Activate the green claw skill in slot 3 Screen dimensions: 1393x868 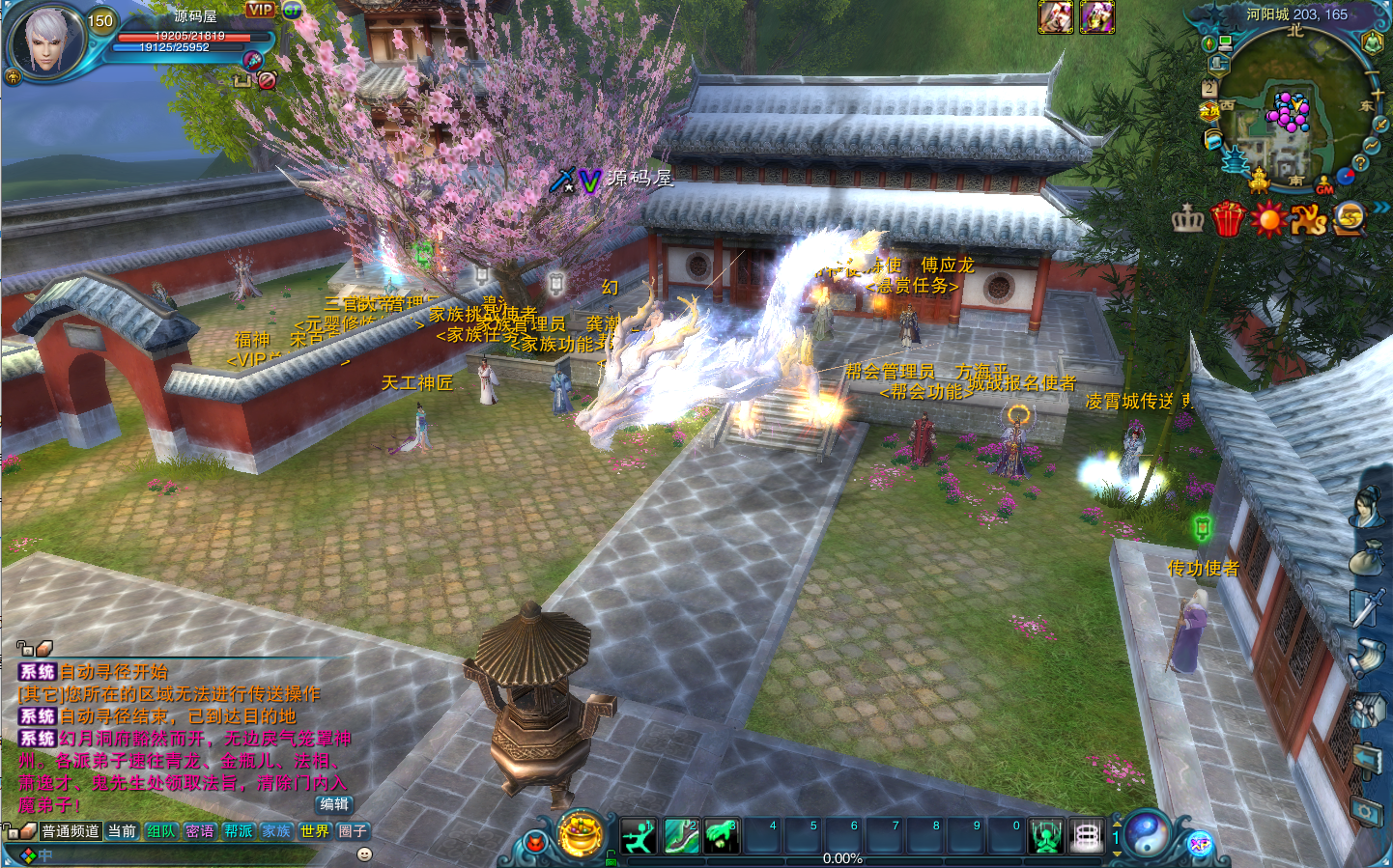pyautogui.click(x=721, y=836)
